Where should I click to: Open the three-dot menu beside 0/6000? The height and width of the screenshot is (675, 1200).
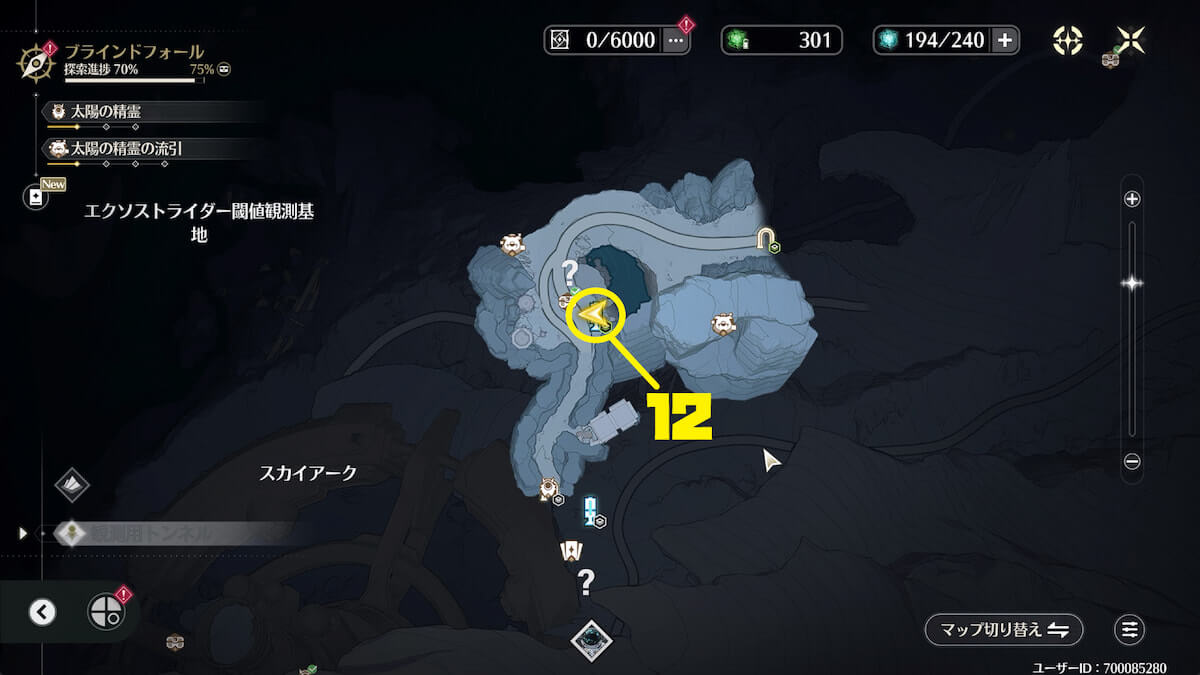point(675,40)
